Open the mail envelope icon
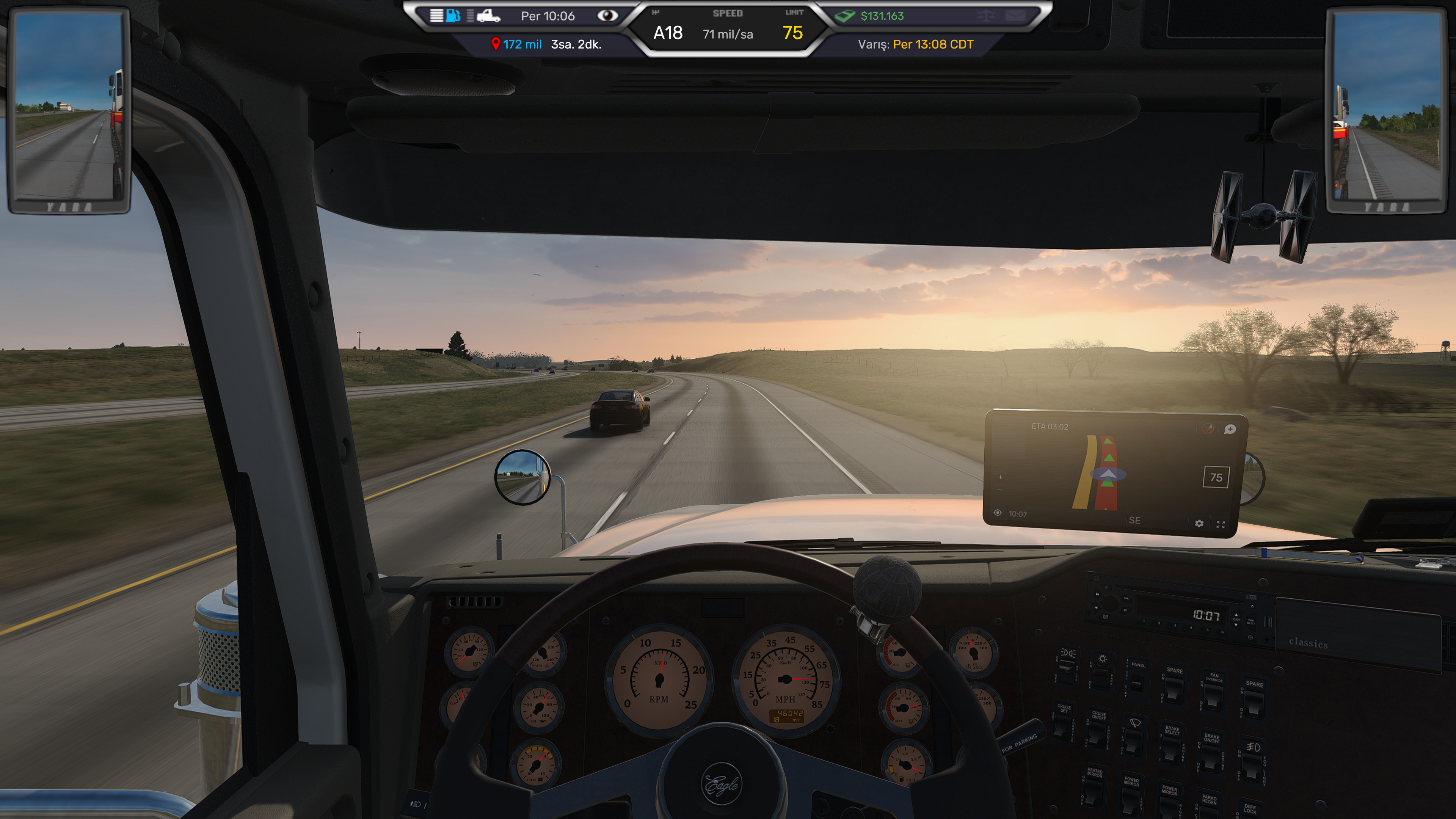The width and height of the screenshot is (1456, 819). [1015, 16]
